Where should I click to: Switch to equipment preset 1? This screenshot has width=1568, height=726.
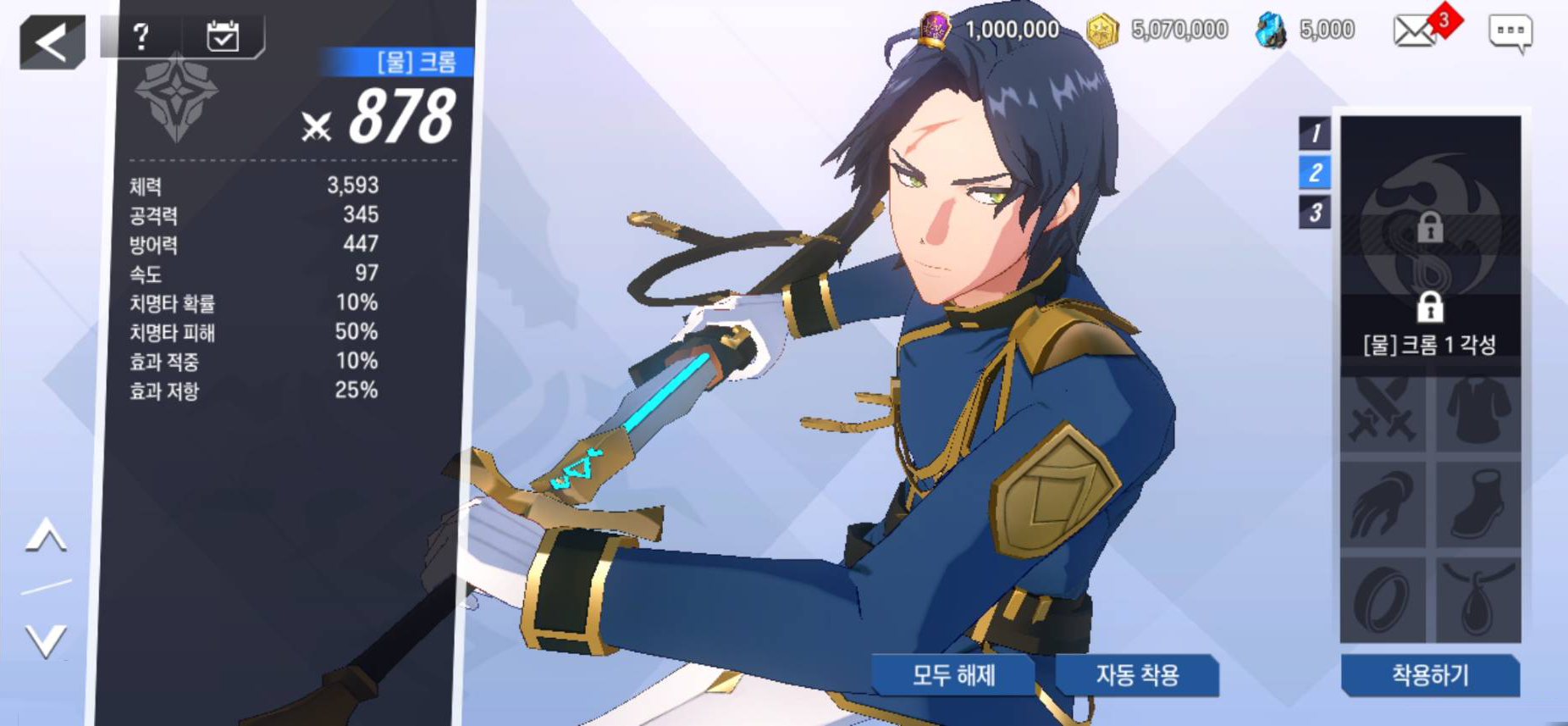(x=1315, y=133)
